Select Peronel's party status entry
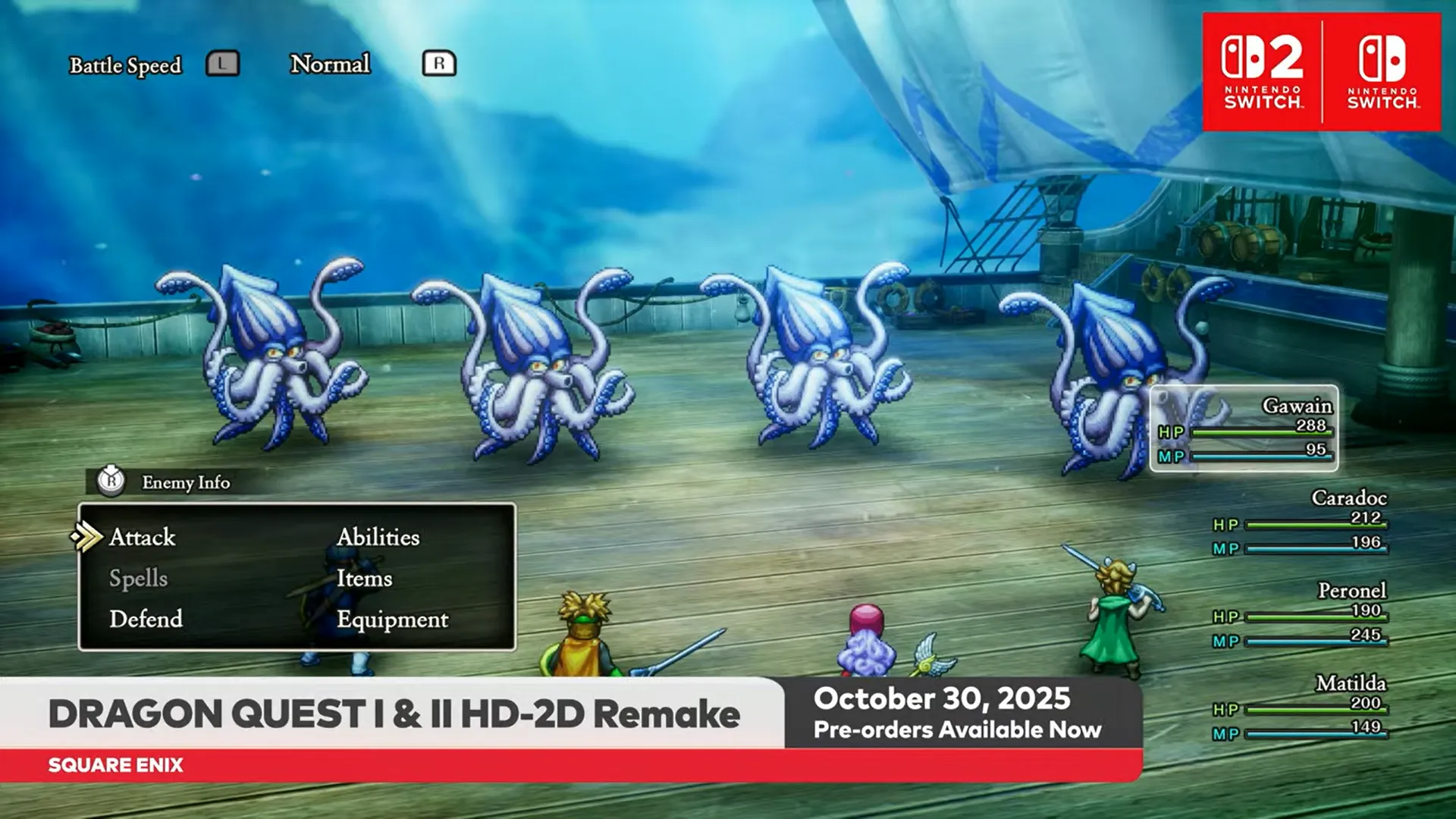The height and width of the screenshot is (819, 1456). click(x=1300, y=615)
